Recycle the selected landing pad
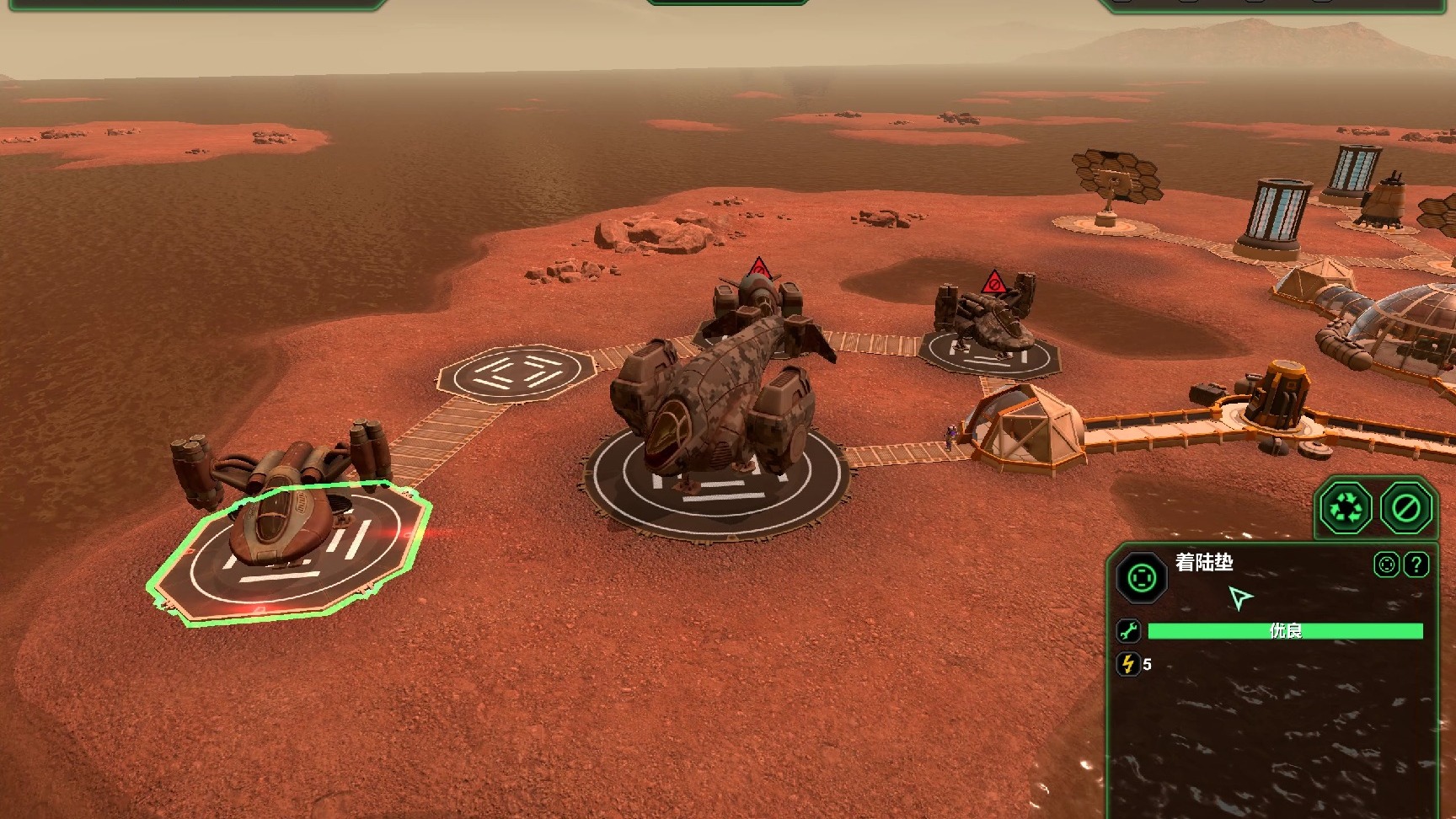 1346,508
